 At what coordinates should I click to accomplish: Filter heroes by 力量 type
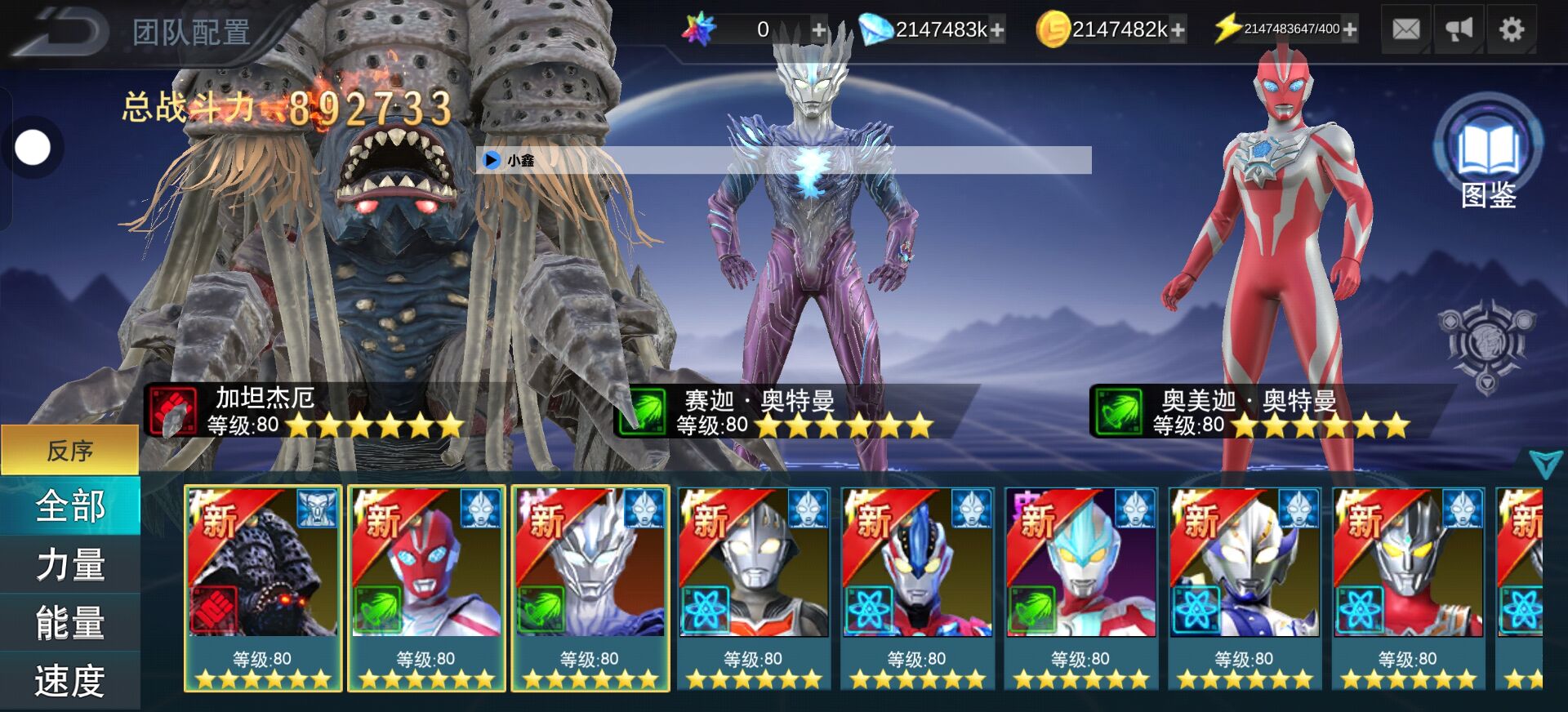[70, 565]
